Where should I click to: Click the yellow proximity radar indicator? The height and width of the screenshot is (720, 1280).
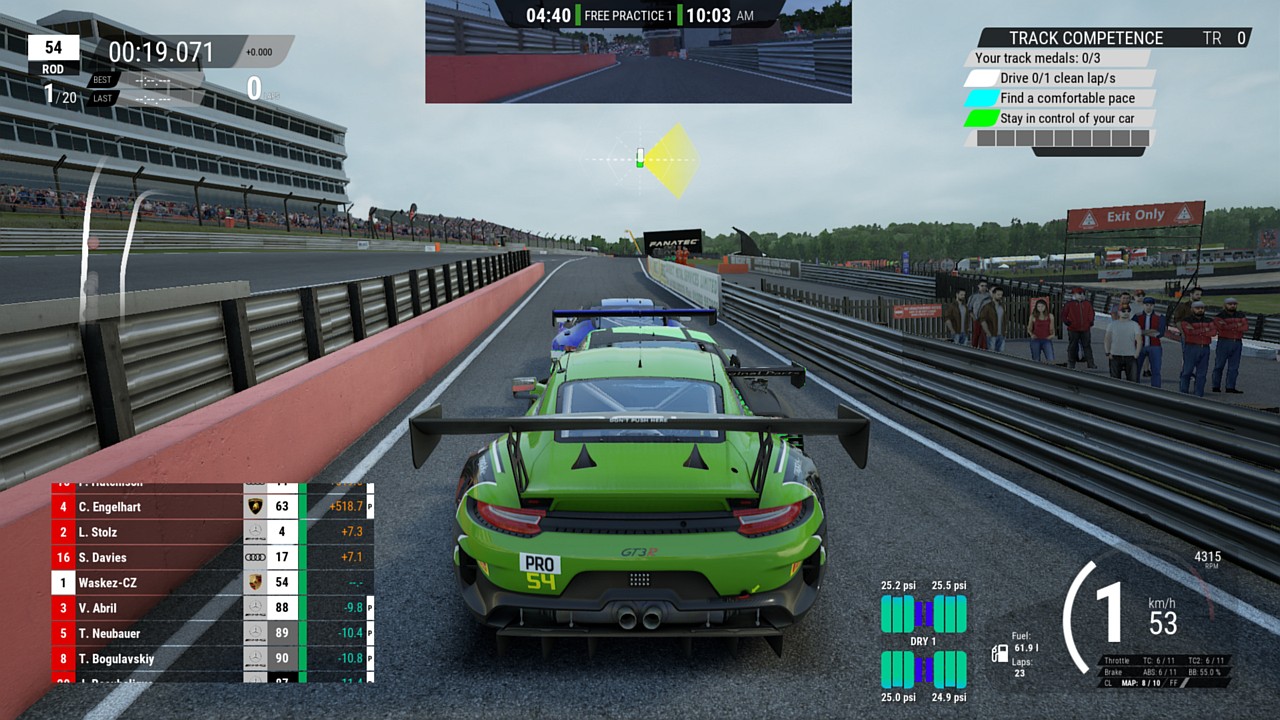[x=668, y=160]
